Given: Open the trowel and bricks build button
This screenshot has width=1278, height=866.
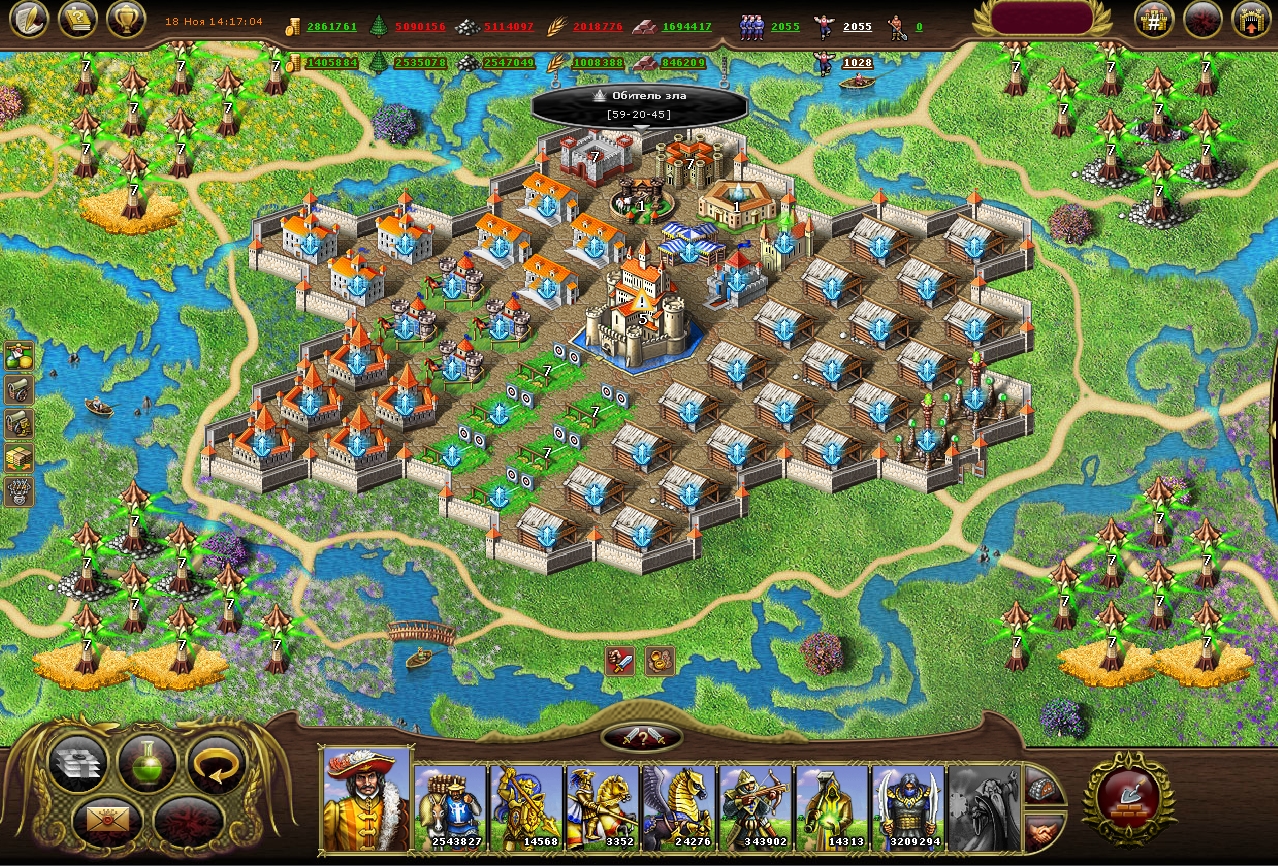Looking at the screenshot, I should tap(1128, 796).
